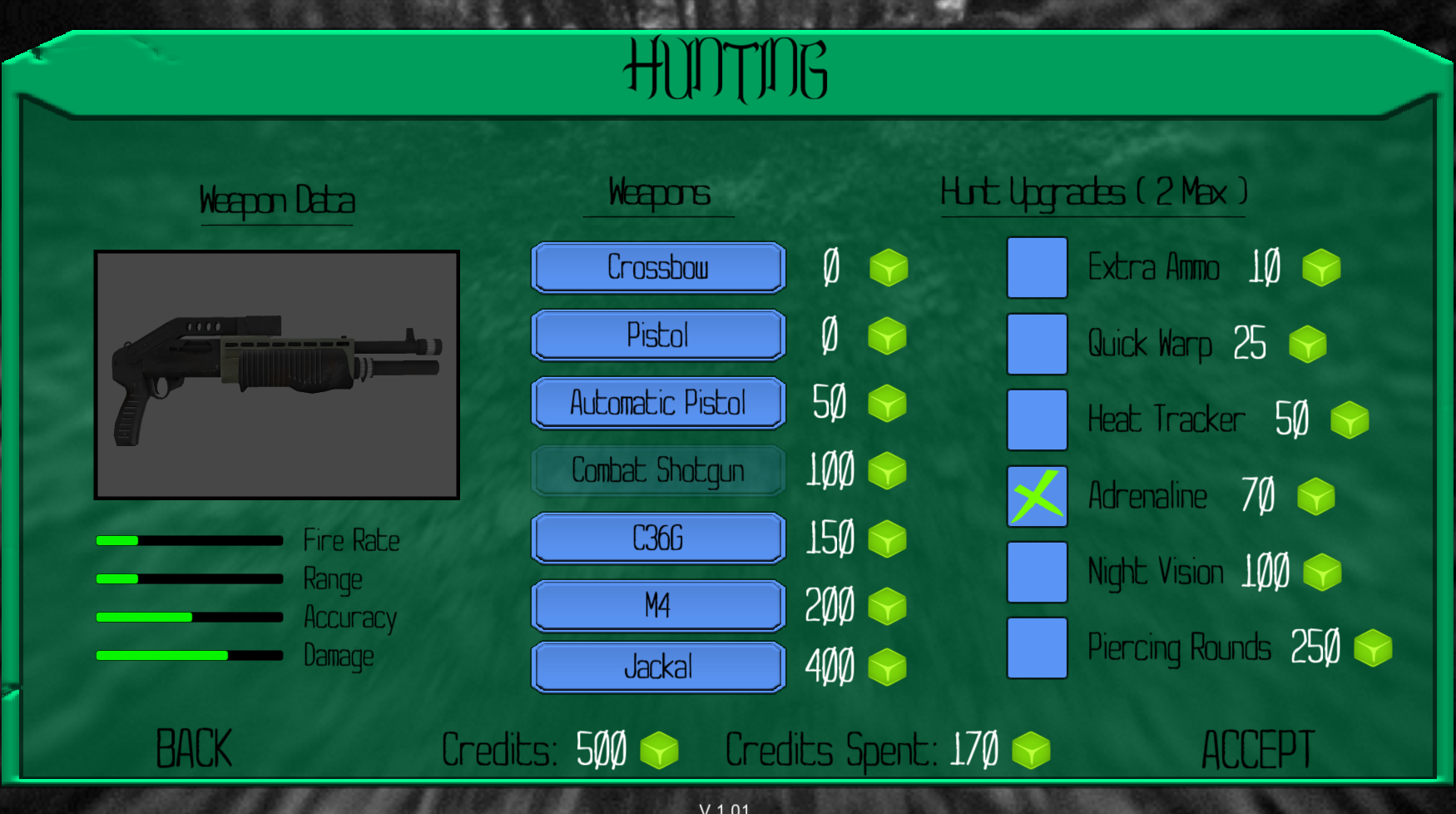
Task: Select the M4 weapon
Action: (x=657, y=606)
